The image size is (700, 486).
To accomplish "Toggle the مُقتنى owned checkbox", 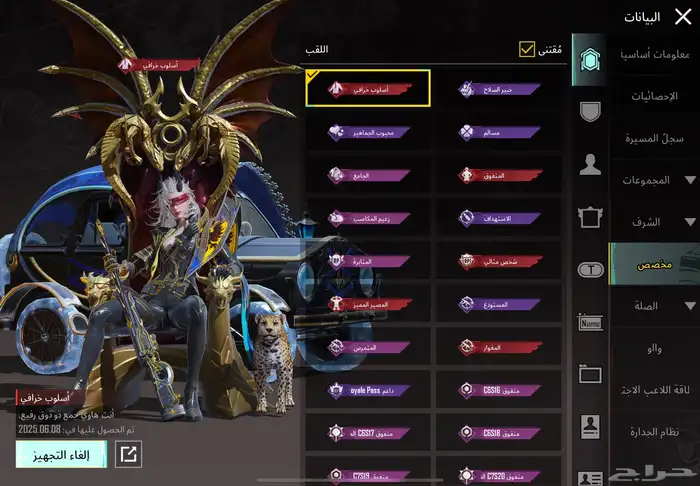I will coord(527,49).
